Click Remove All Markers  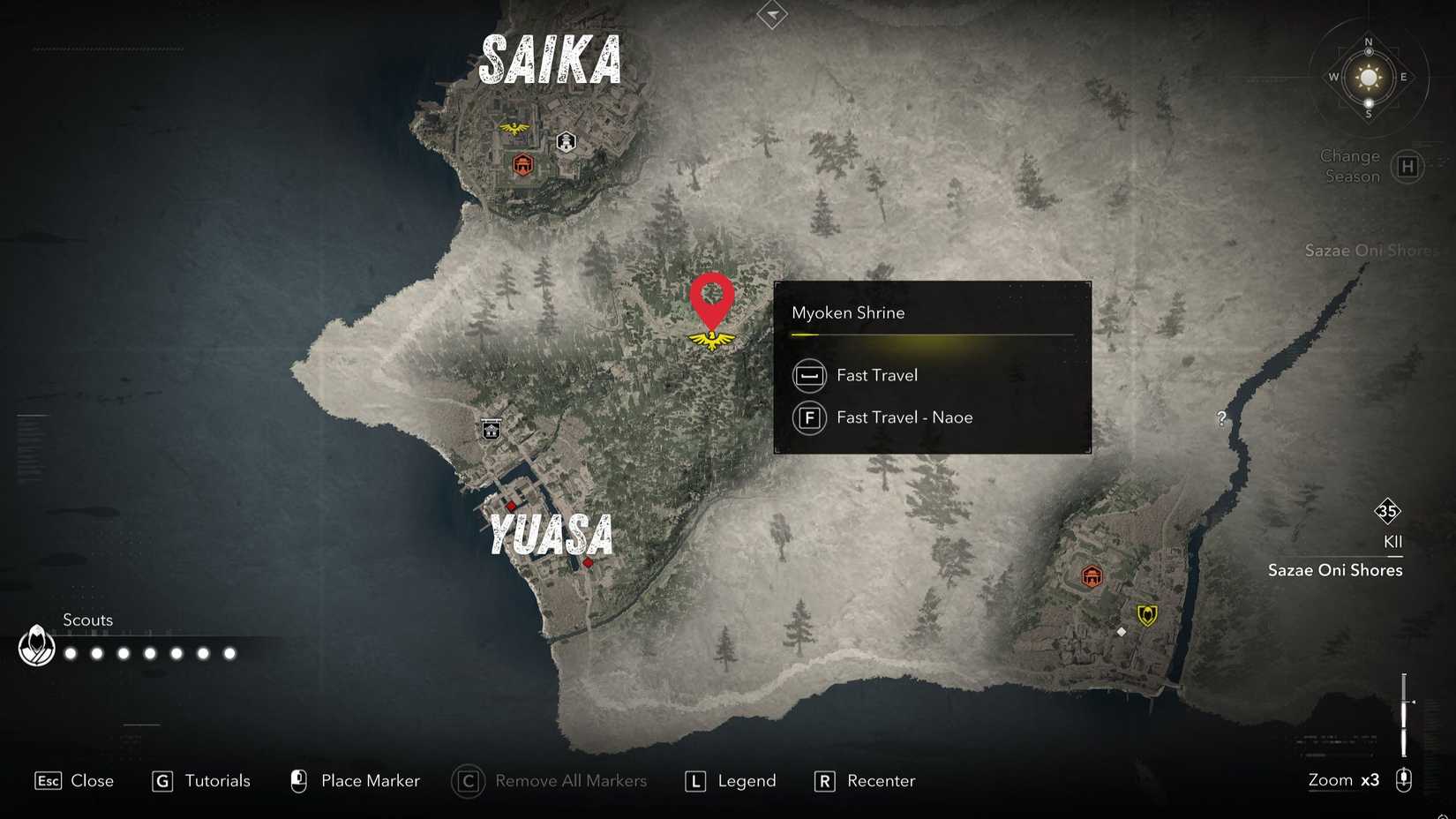coord(571,781)
